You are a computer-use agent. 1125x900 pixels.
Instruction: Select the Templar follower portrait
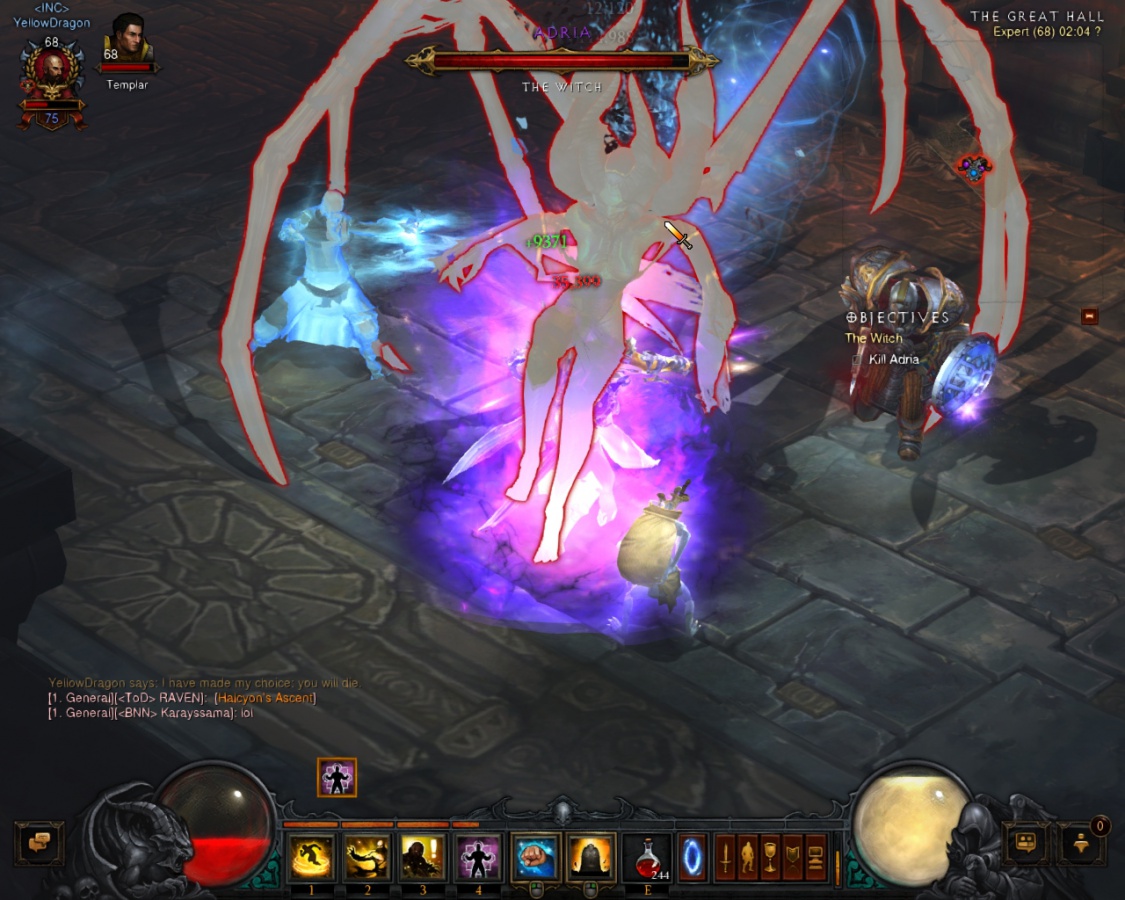127,40
